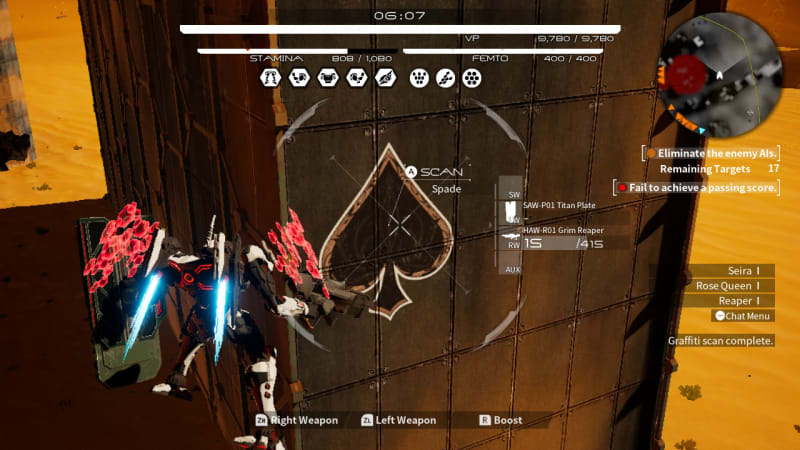Select the empty SW shoulder weapon slot
The image size is (800, 450).
click(514, 193)
